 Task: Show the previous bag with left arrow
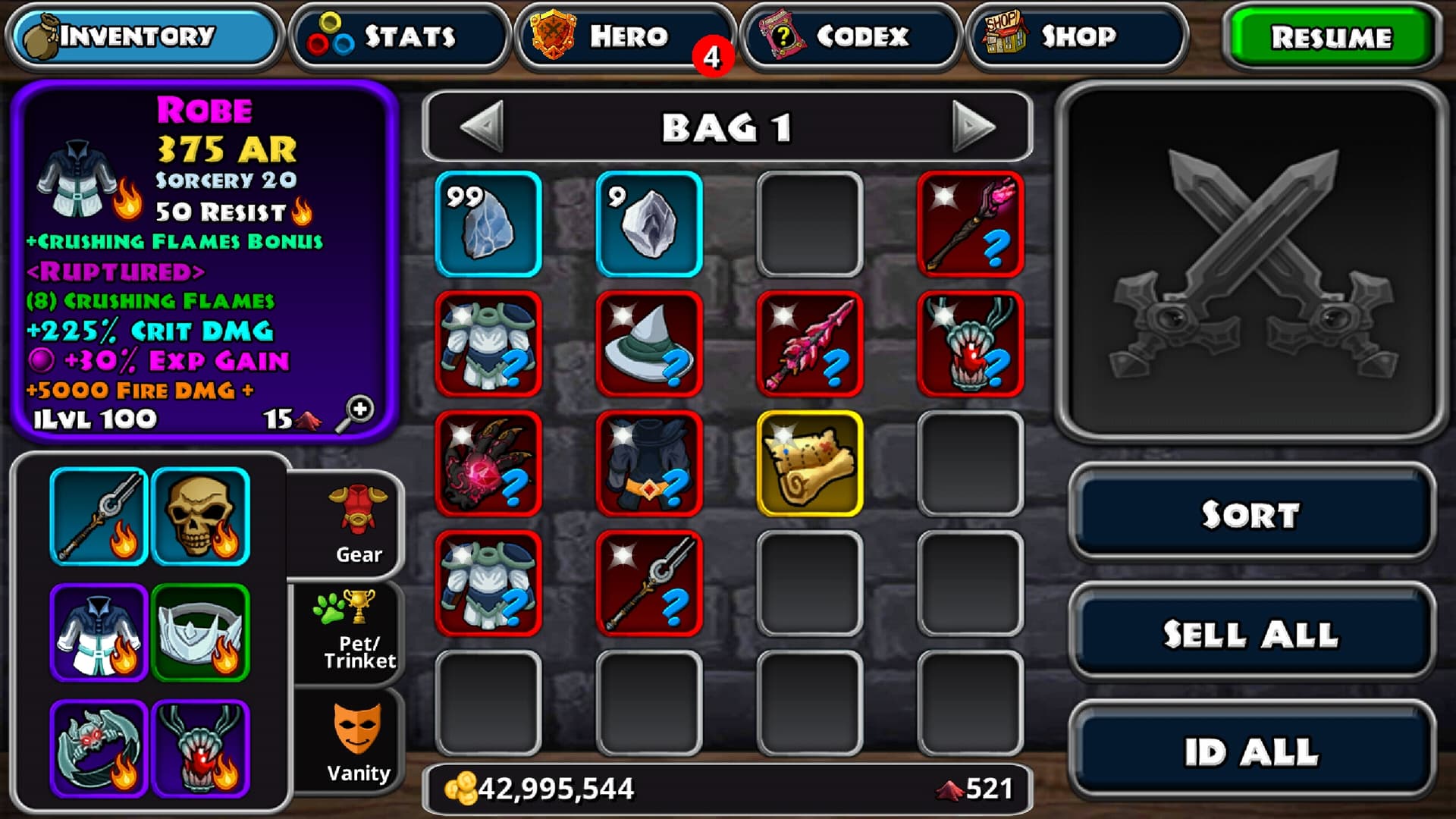point(482,127)
